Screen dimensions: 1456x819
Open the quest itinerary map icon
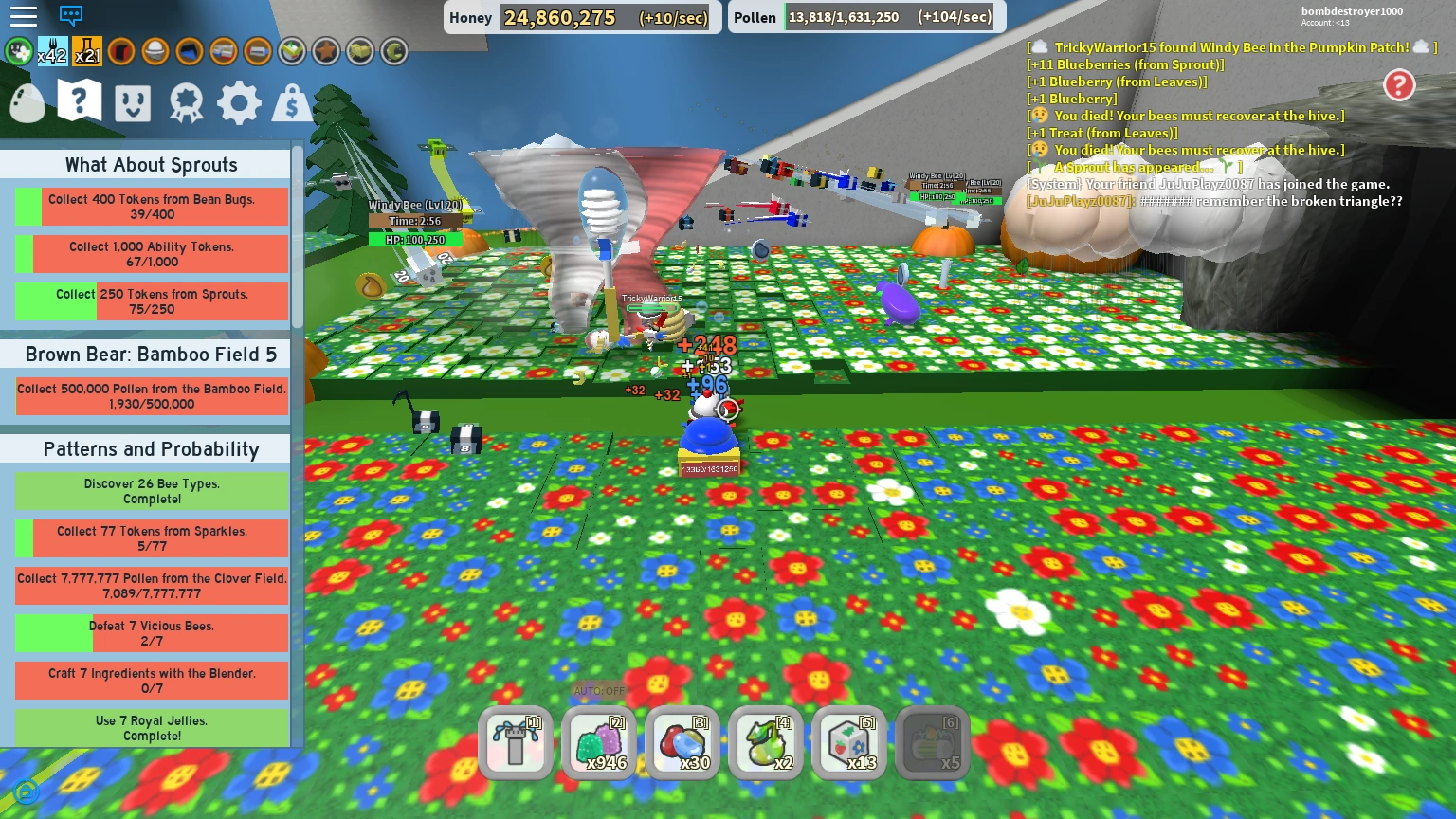[79, 101]
